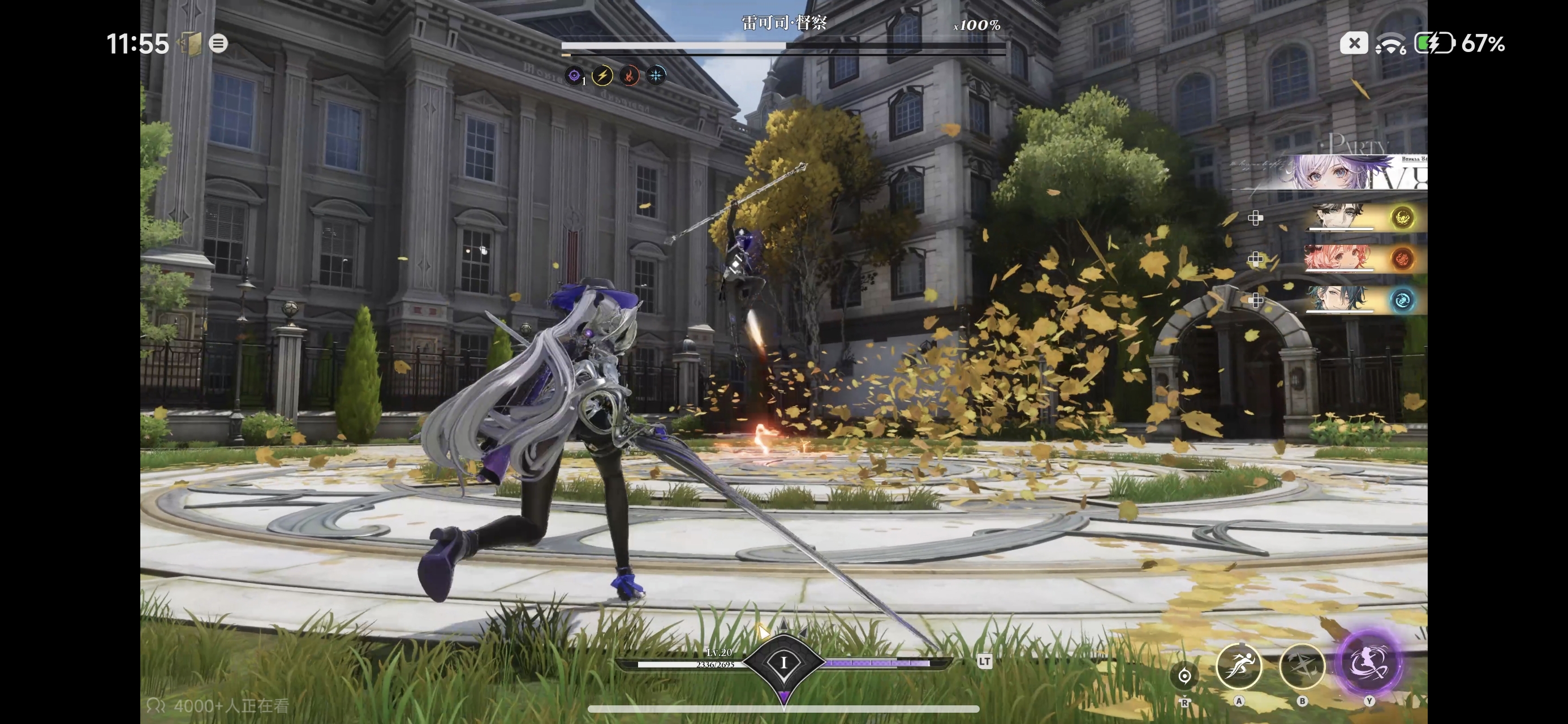This screenshot has height=724, width=1568.
Task: Trigger the sprinting figure dash button
Action: coord(1239,666)
